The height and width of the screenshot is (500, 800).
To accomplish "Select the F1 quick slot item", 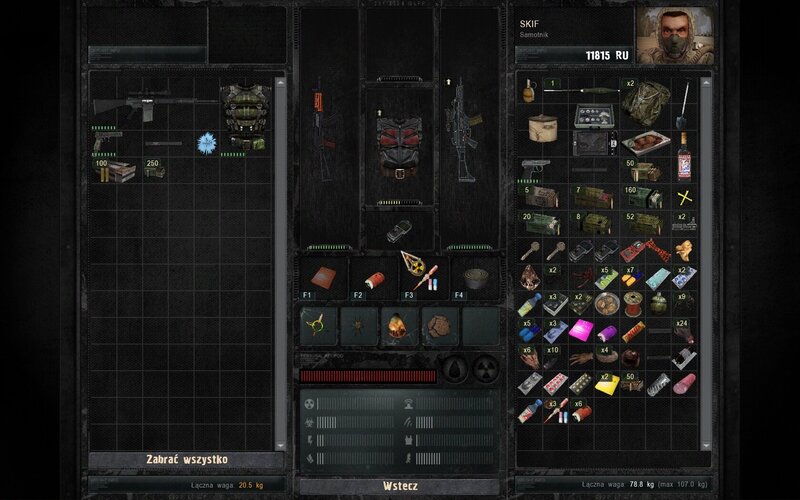I will click(x=322, y=277).
